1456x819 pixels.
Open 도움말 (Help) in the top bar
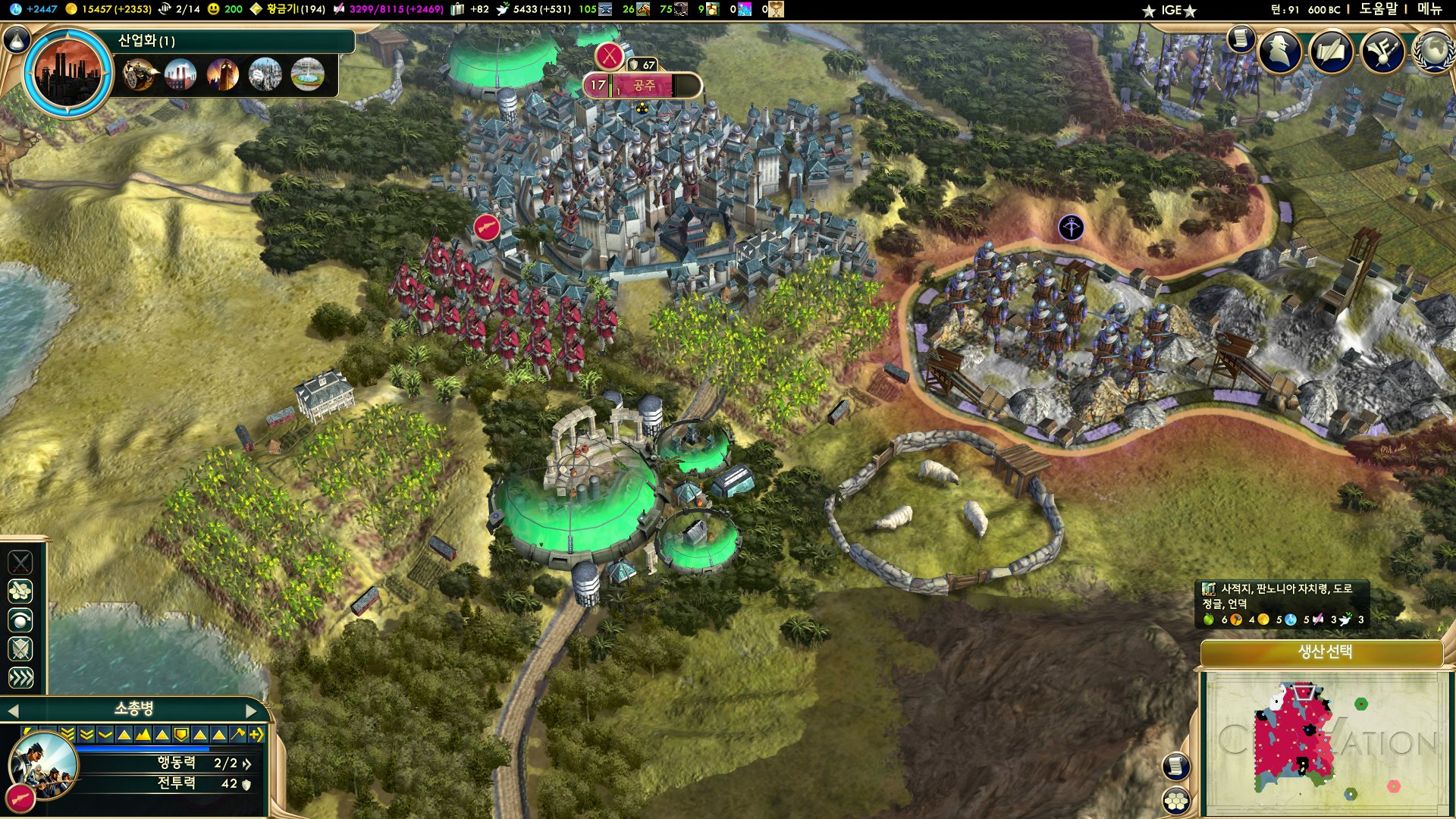(x=1378, y=9)
